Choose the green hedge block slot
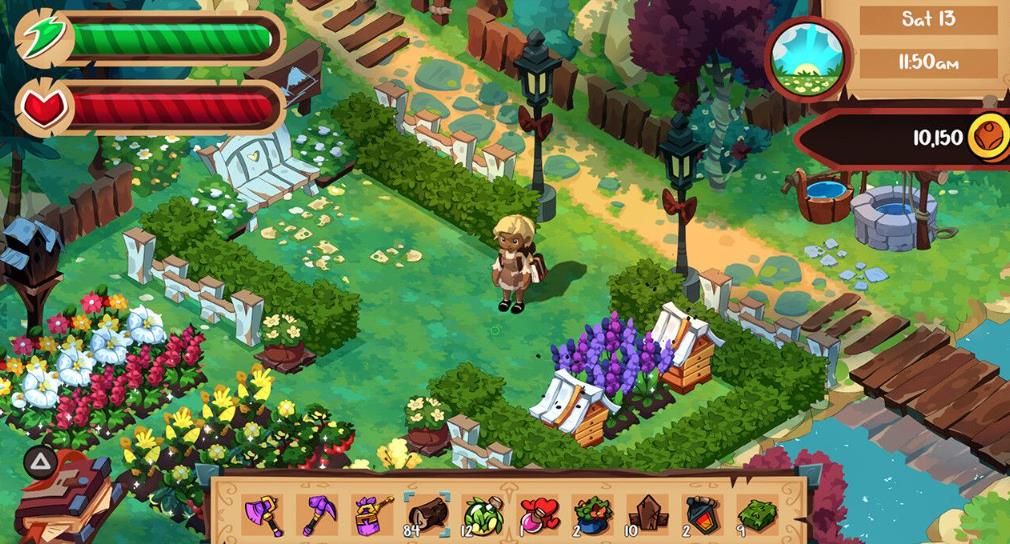 click(x=757, y=513)
